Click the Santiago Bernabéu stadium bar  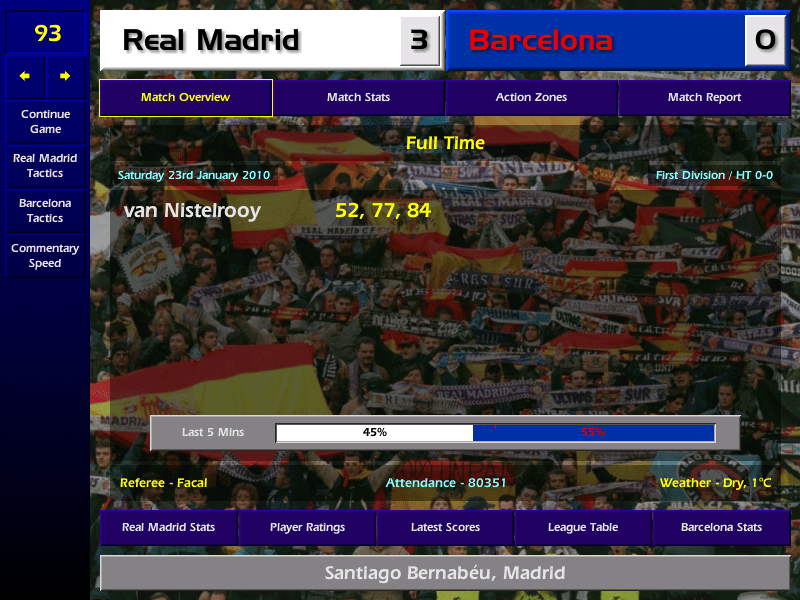click(x=445, y=573)
